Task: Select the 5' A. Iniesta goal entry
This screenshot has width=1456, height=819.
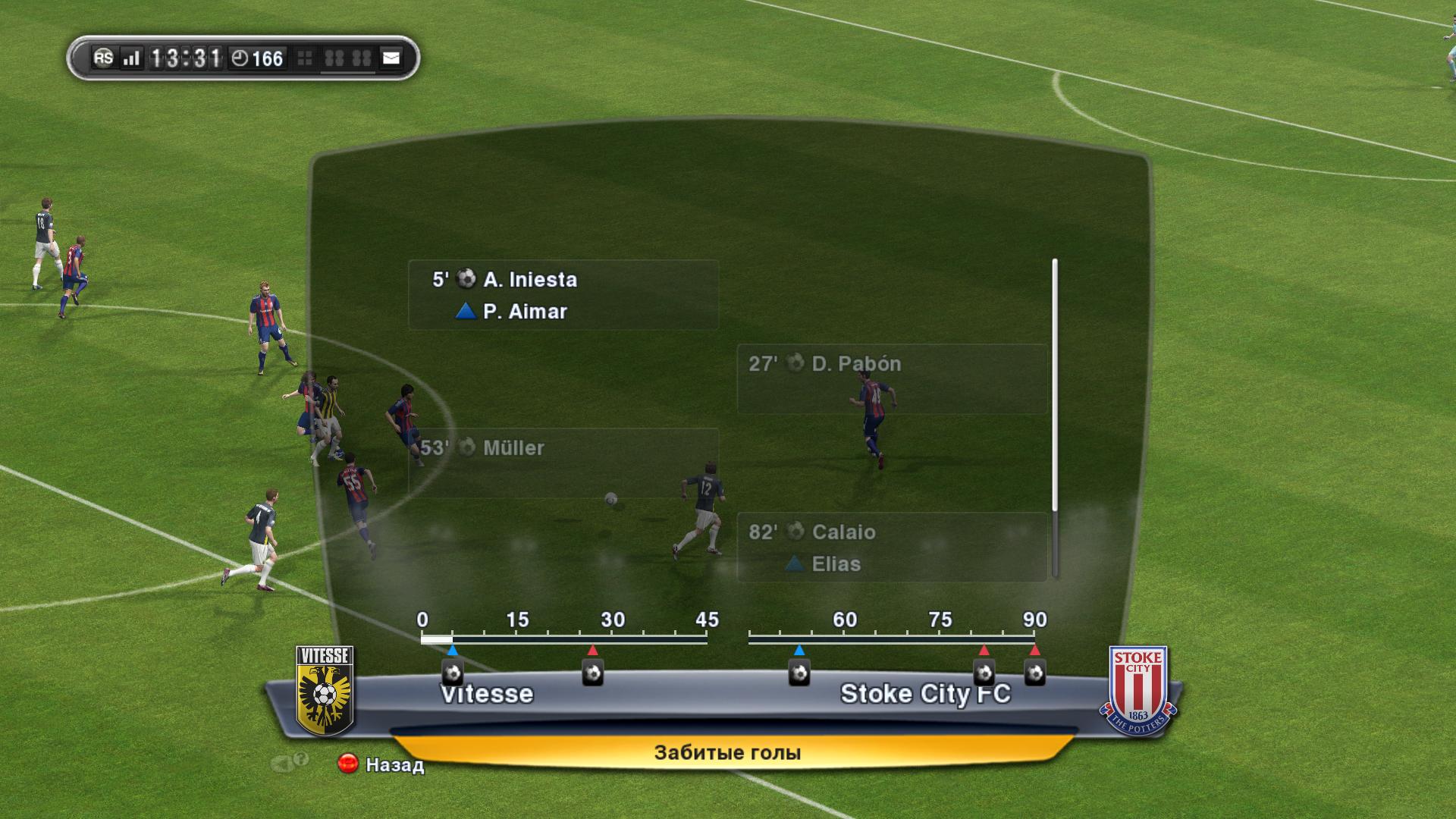Action: click(x=563, y=295)
